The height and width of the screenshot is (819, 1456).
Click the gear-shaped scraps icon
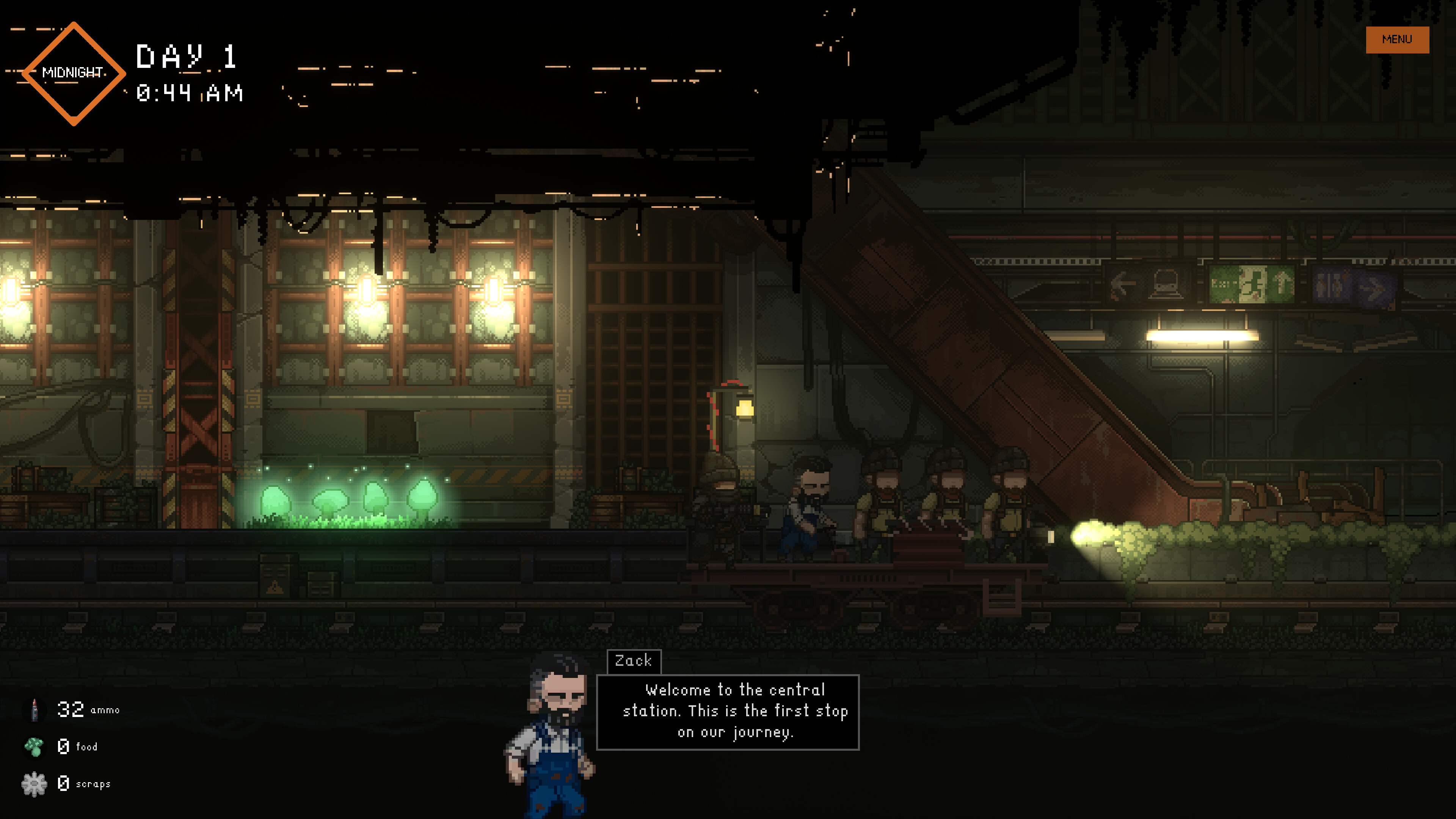tap(34, 783)
